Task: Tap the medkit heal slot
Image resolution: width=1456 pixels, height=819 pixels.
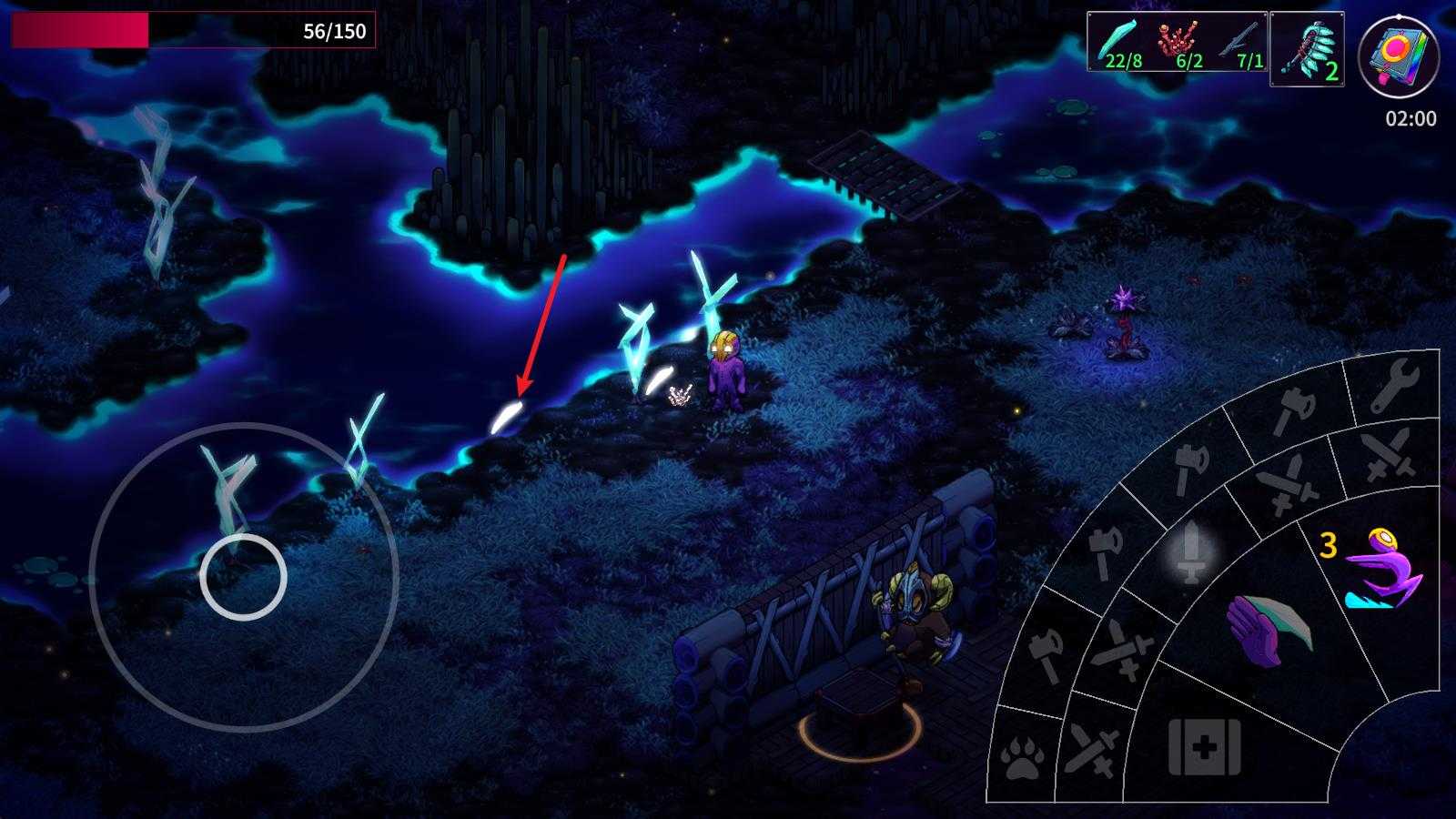Action: click(x=1204, y=748)
